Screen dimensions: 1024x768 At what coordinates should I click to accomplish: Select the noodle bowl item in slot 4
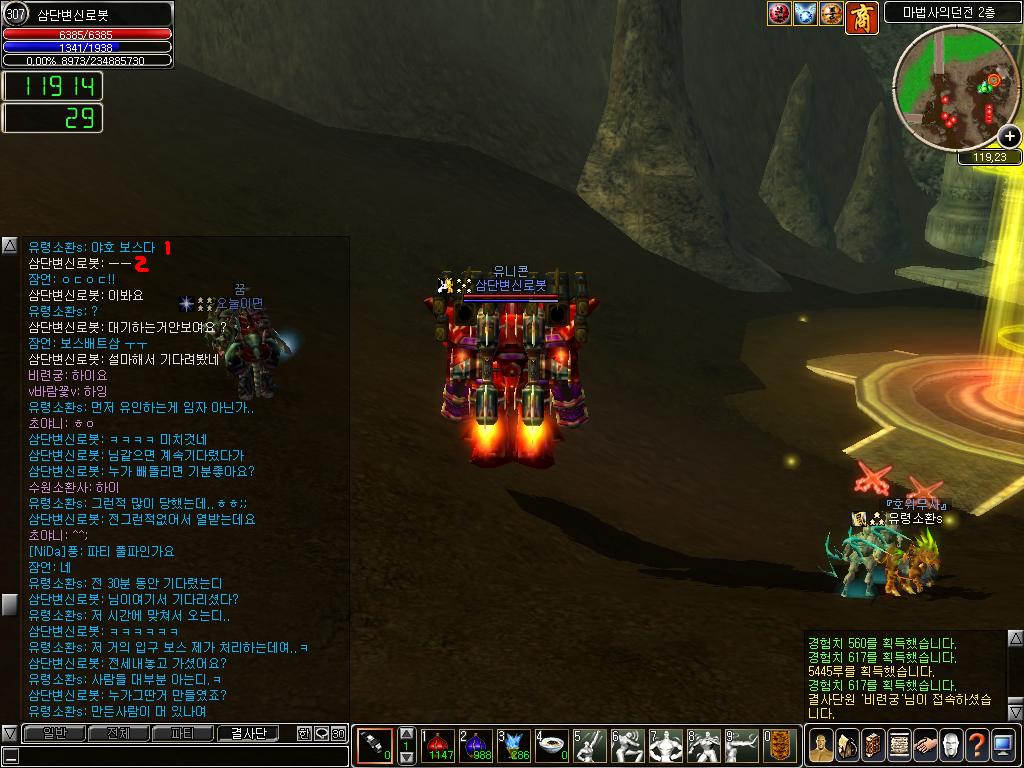(552, 745)
